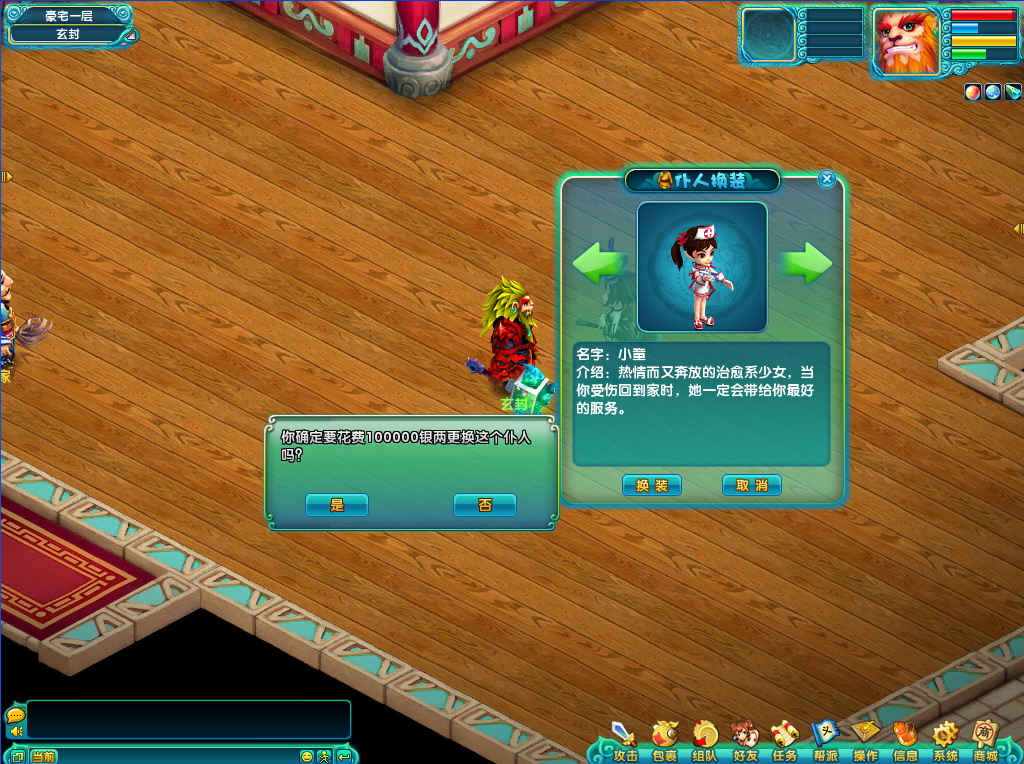Cancel with the 取消 button
Screen dimensions: 1024x764
(x=752, y=485)
